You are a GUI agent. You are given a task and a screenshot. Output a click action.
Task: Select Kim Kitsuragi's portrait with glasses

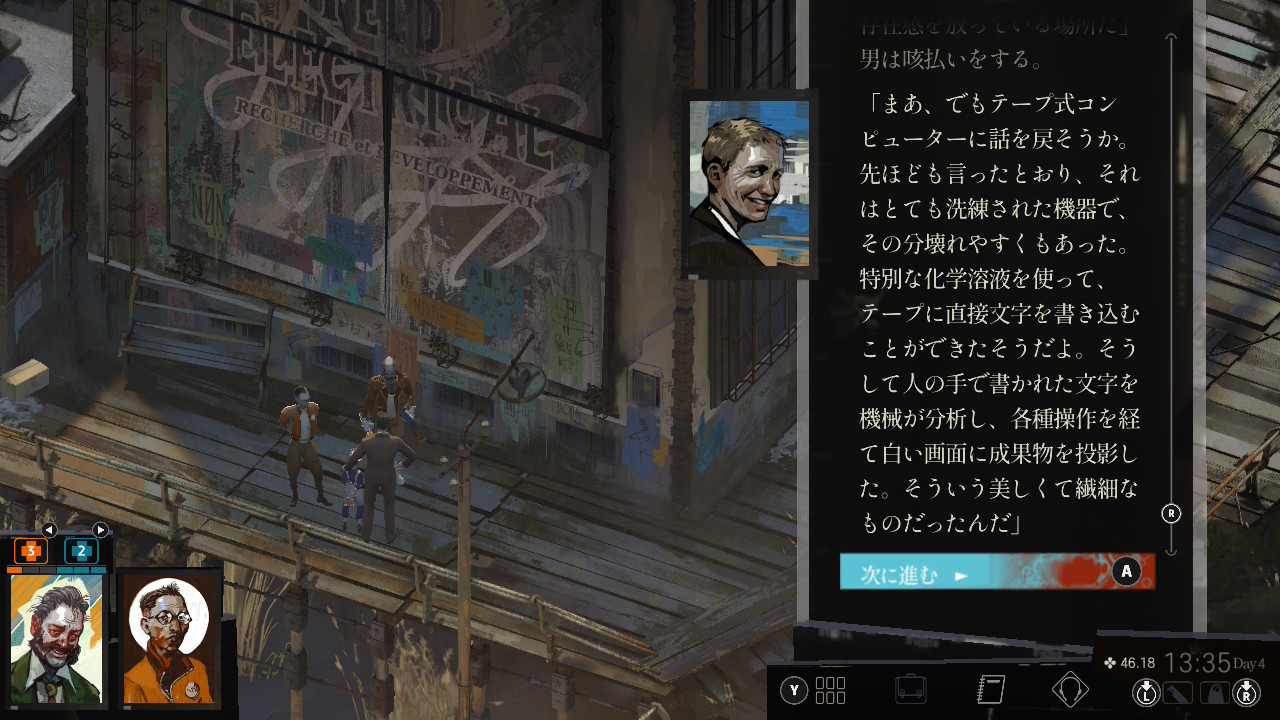click(169, 639)
